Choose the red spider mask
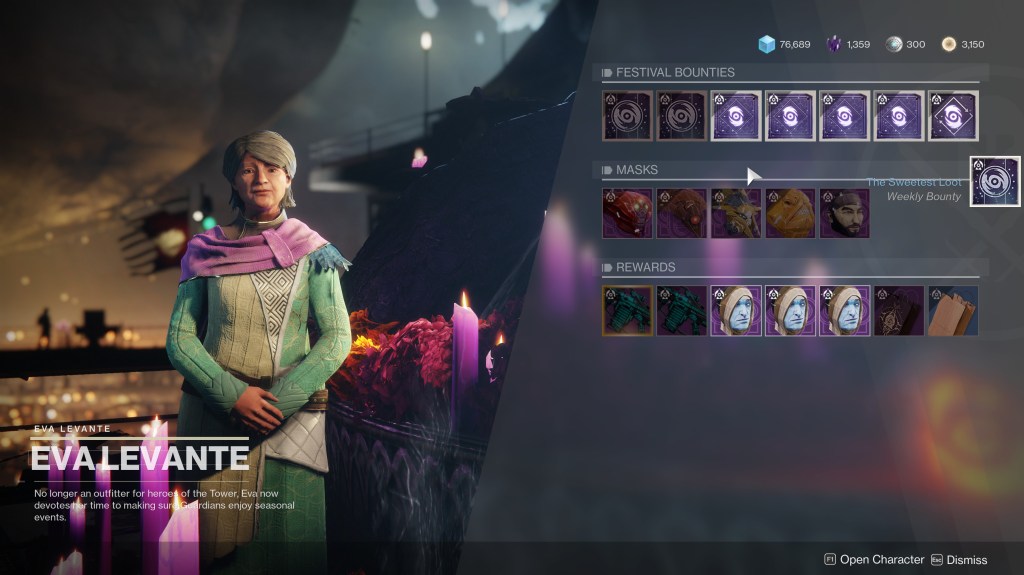This screenshot has width=1024, height=575. pyautogui.click(x=627, y=213)
